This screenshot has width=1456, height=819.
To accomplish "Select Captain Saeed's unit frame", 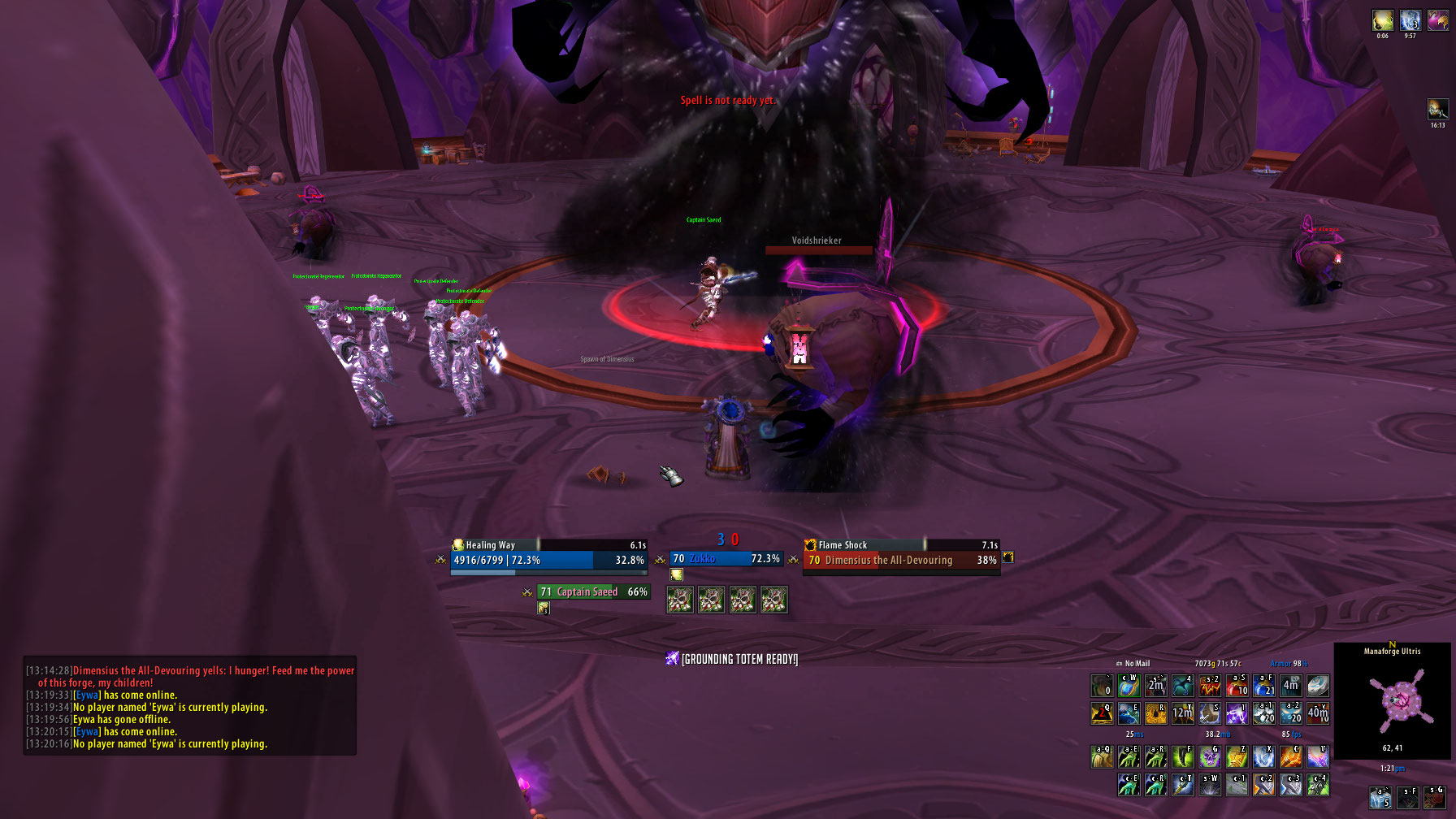I will pos(593,591).
